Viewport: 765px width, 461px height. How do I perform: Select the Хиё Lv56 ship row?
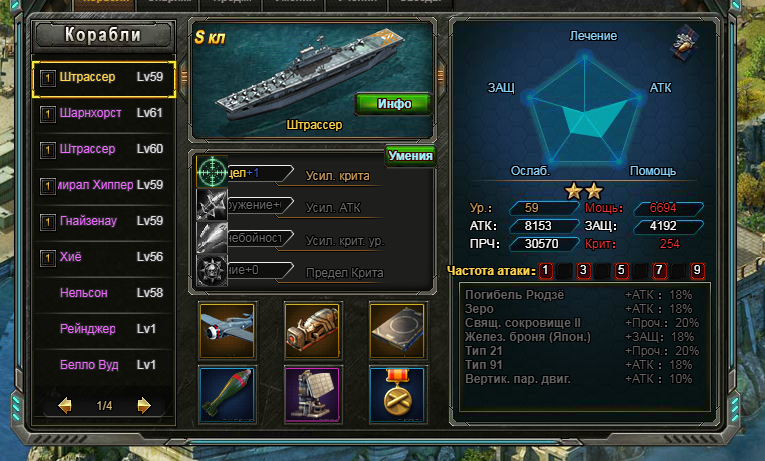(x=105, y=257)
